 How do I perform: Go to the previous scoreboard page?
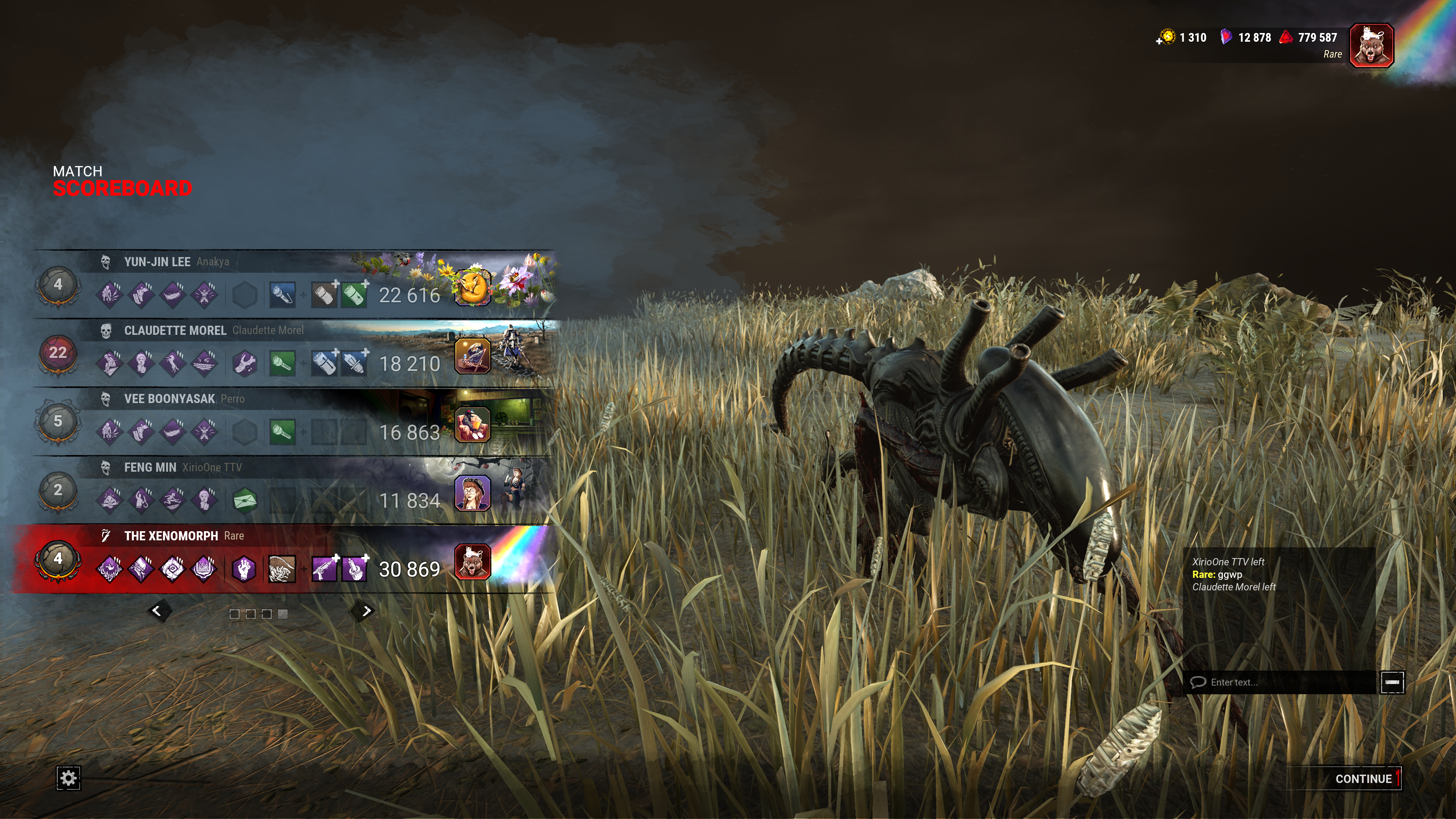[x=158, y=611]
